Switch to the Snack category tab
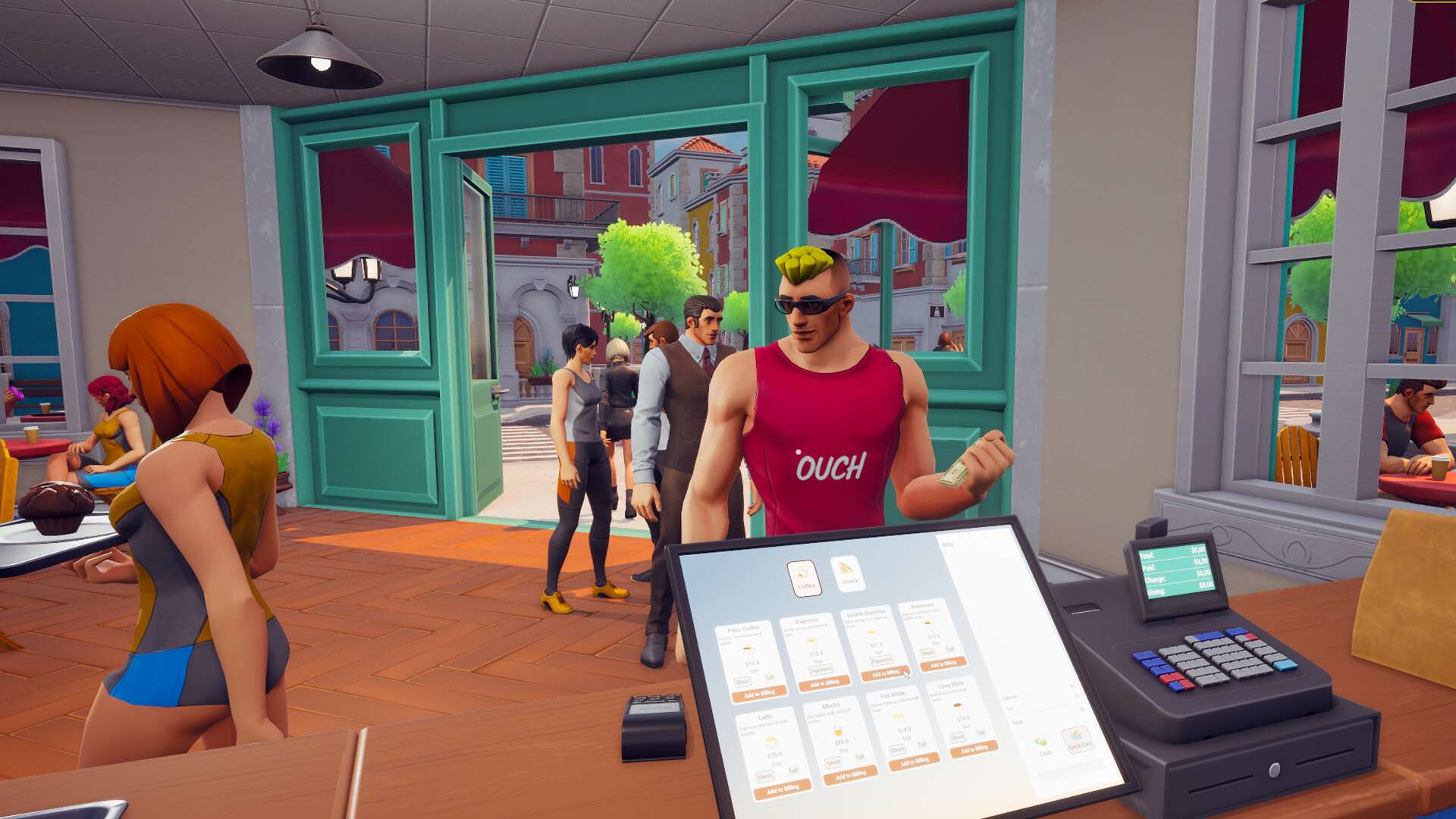 click(848, 573)
